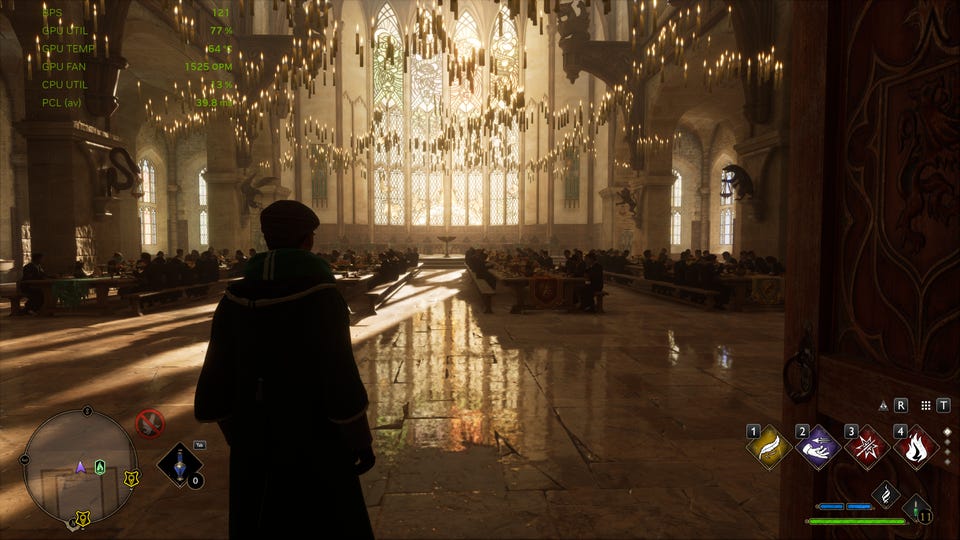
Task: Open the circular minimap
Action: click(80, 467)
